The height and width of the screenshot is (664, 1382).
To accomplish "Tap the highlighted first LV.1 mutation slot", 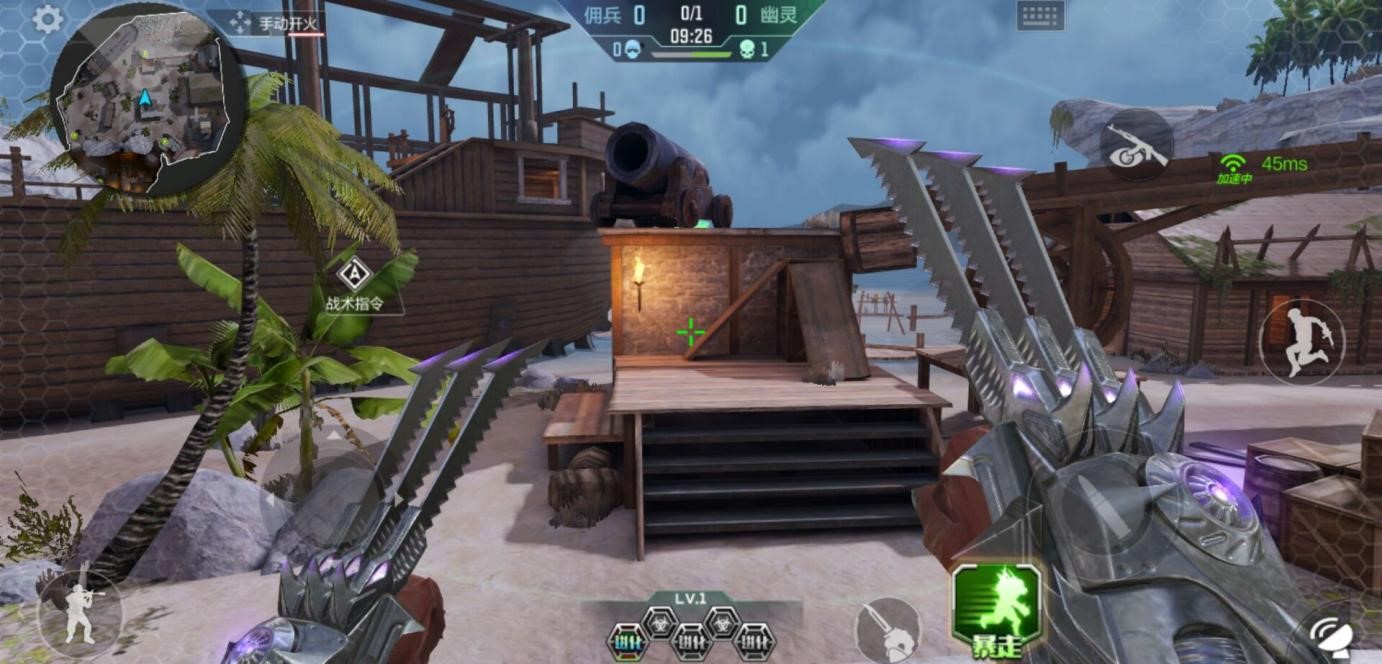I will tap(629, 639).
